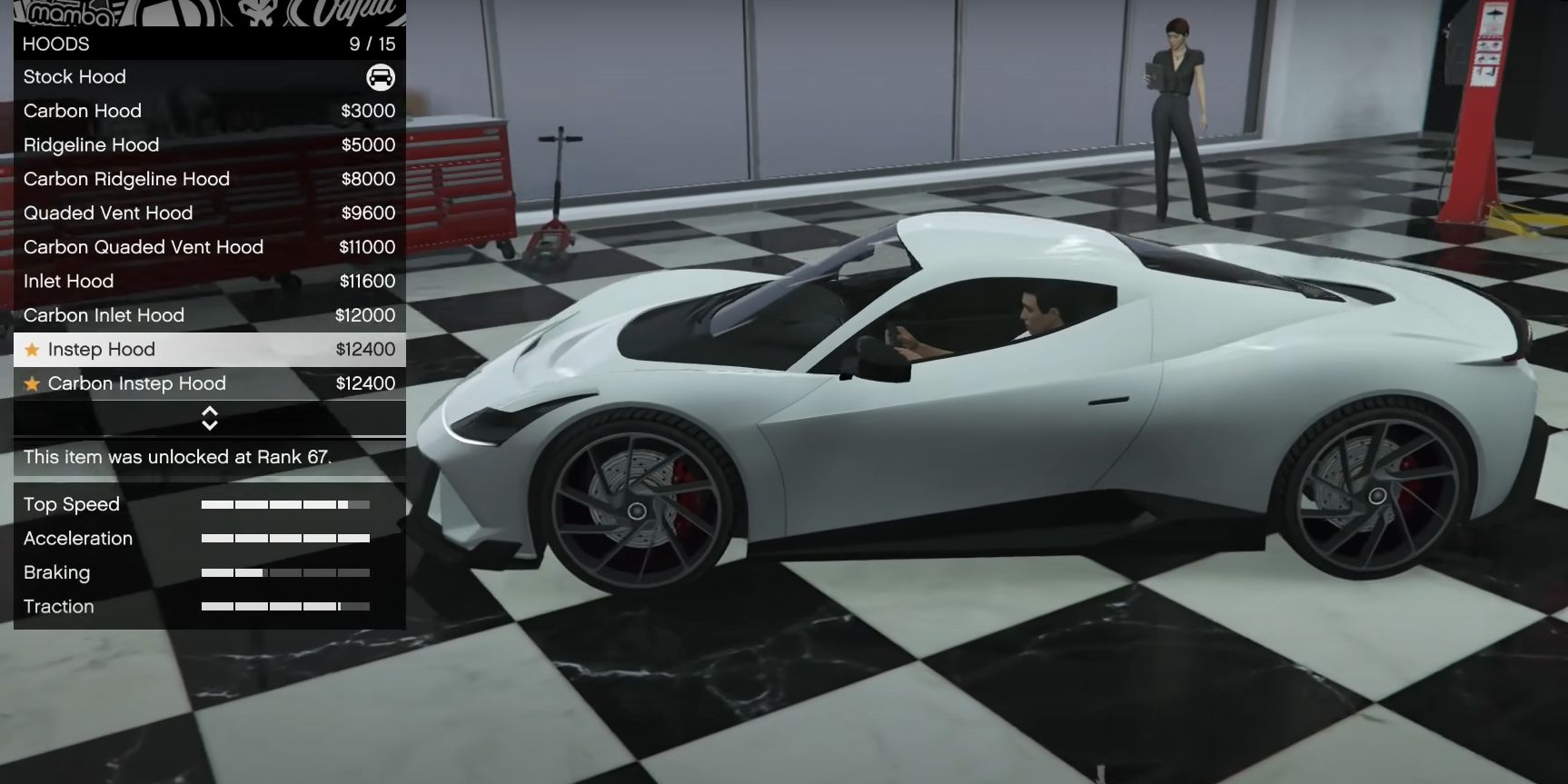Click the HOODS panel title
Image resolution: width=1568 pixels, height=784 pixels.
[56, 44]
